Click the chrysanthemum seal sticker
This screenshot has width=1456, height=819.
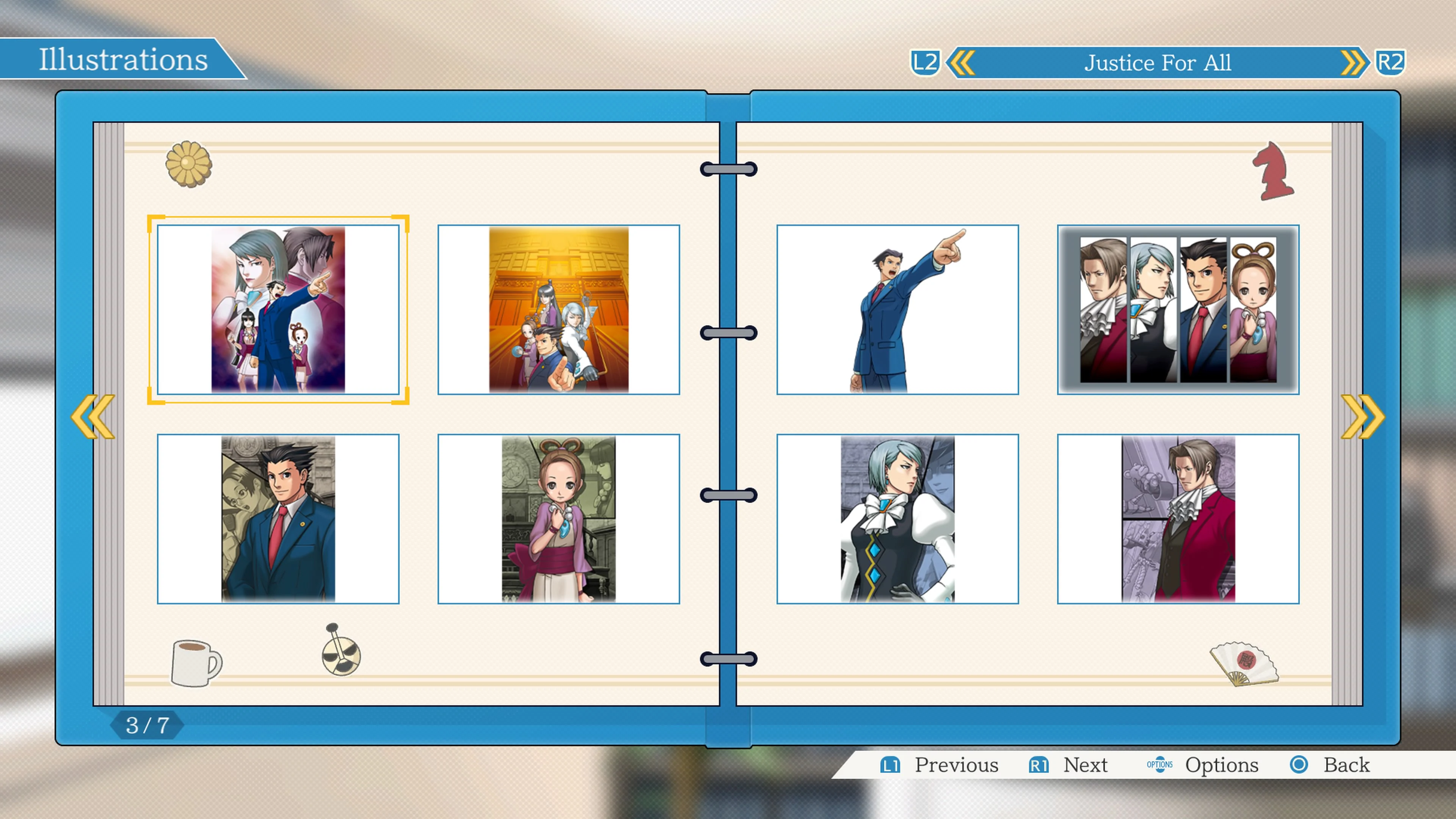click(x=188, y=165)
